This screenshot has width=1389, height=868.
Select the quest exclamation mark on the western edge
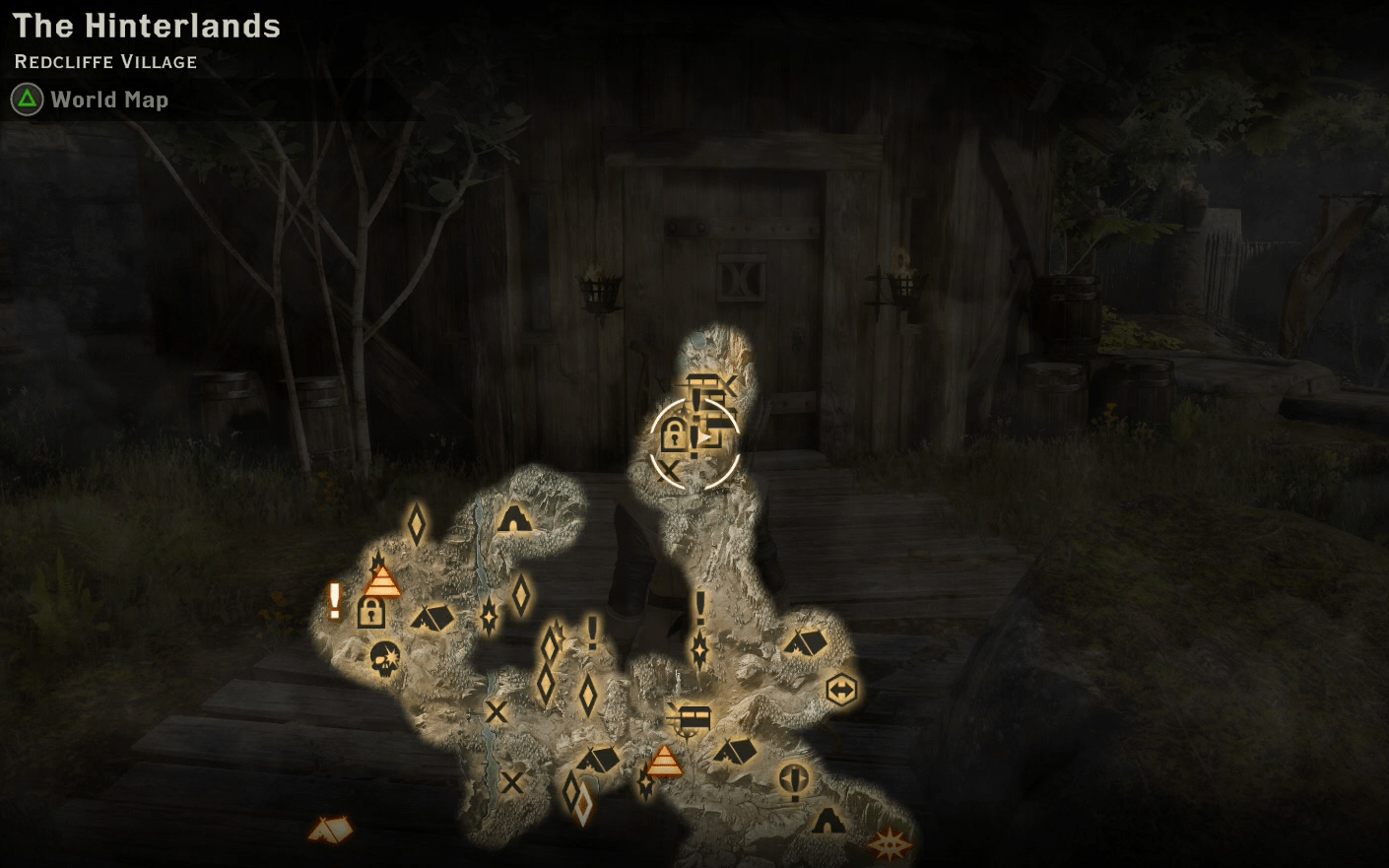333,599
